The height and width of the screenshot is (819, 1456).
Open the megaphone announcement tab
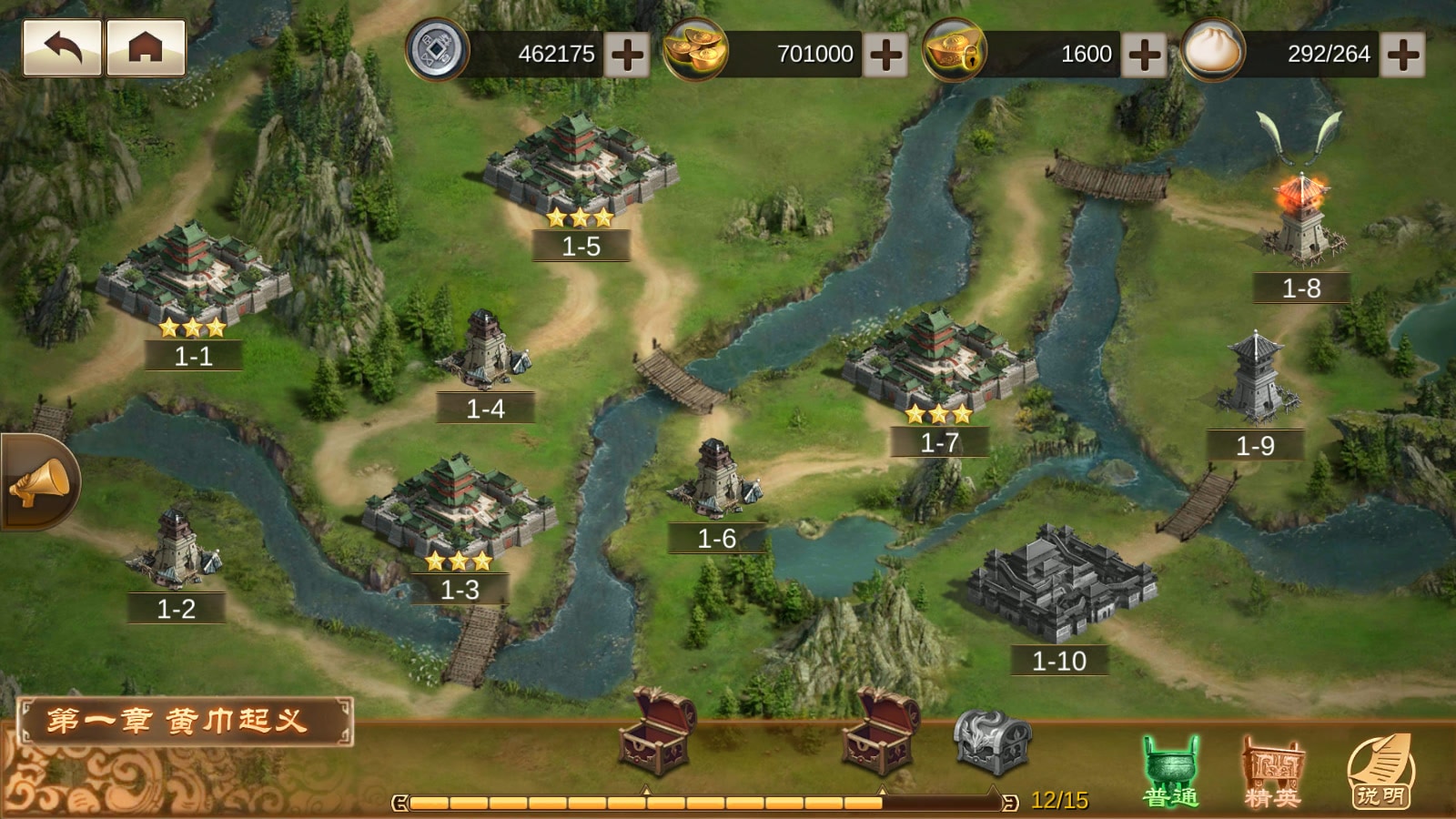click(x=38, y=482)
